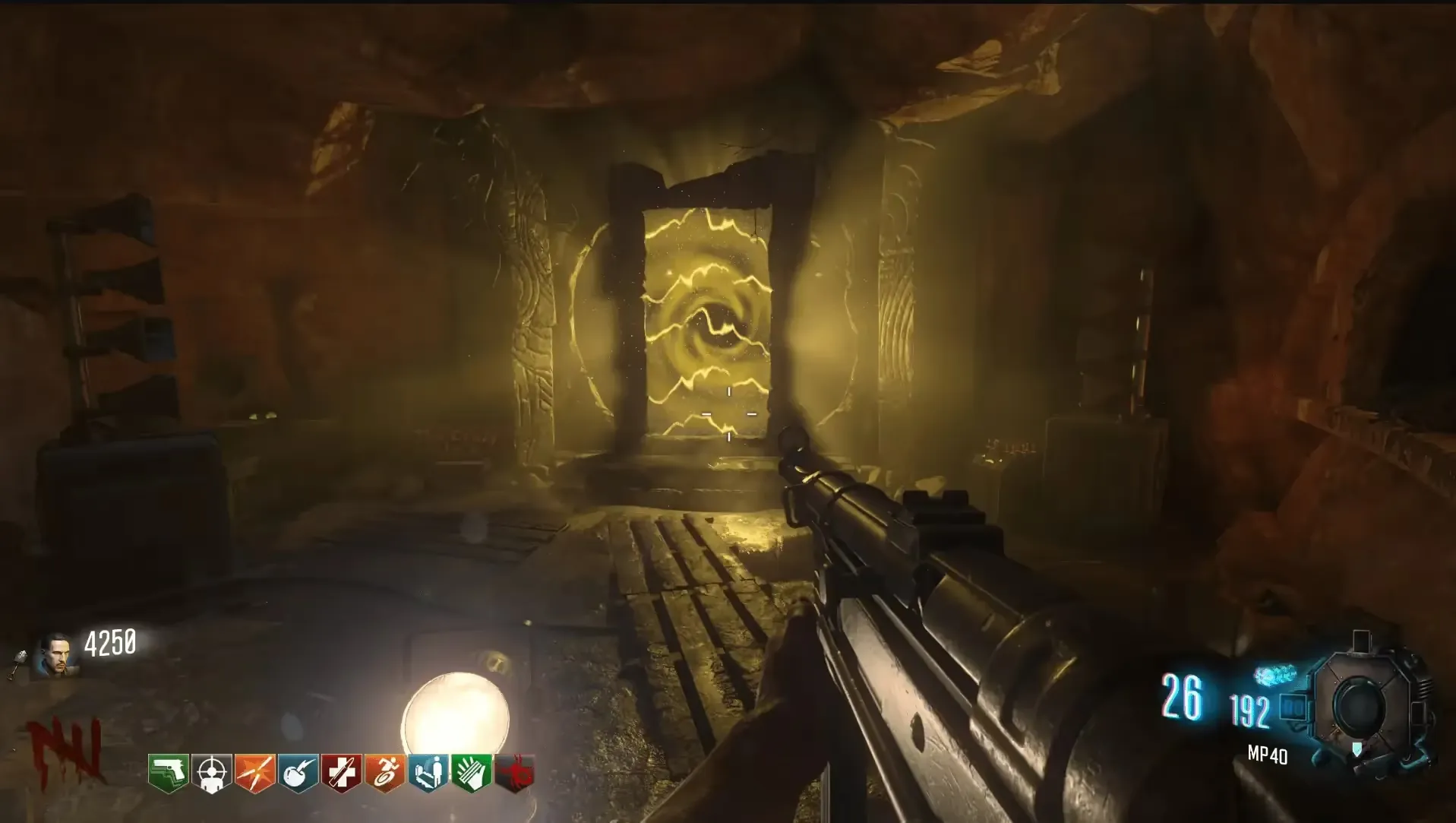
Task: Select the red spider Widow's Wine perk
Action: [514, 774]
